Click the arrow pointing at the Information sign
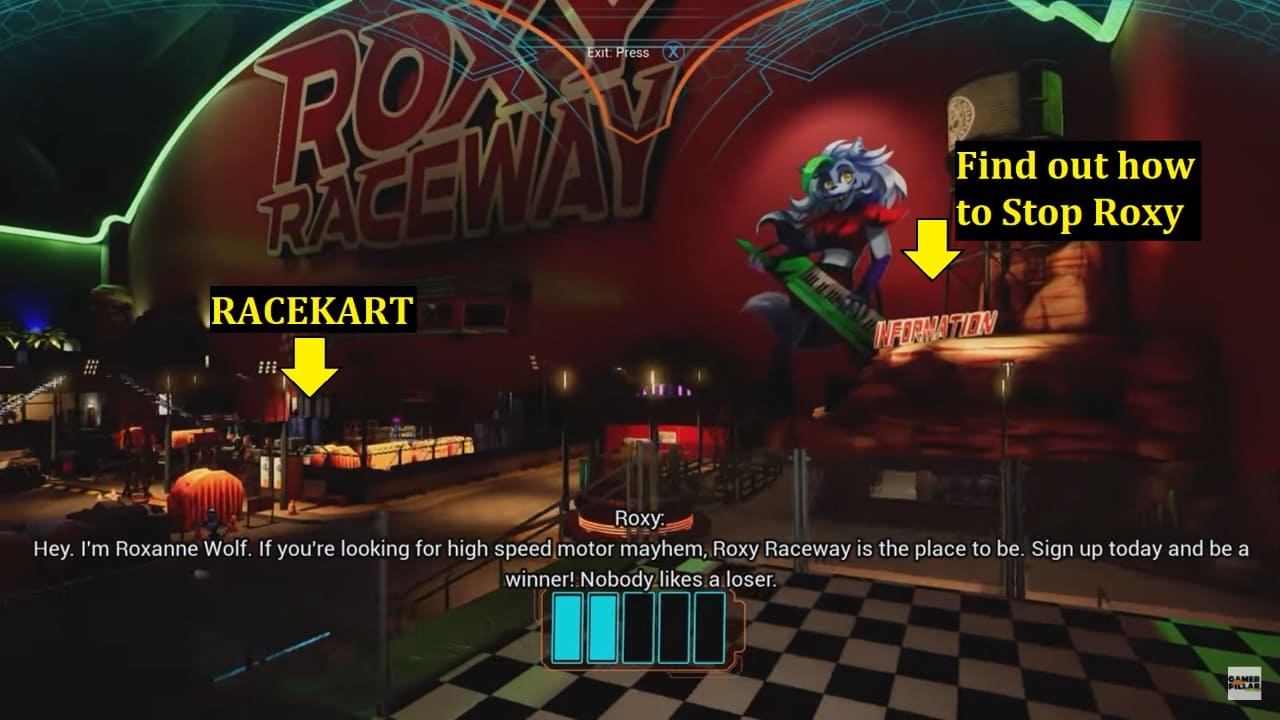 [x=930, y=250]
